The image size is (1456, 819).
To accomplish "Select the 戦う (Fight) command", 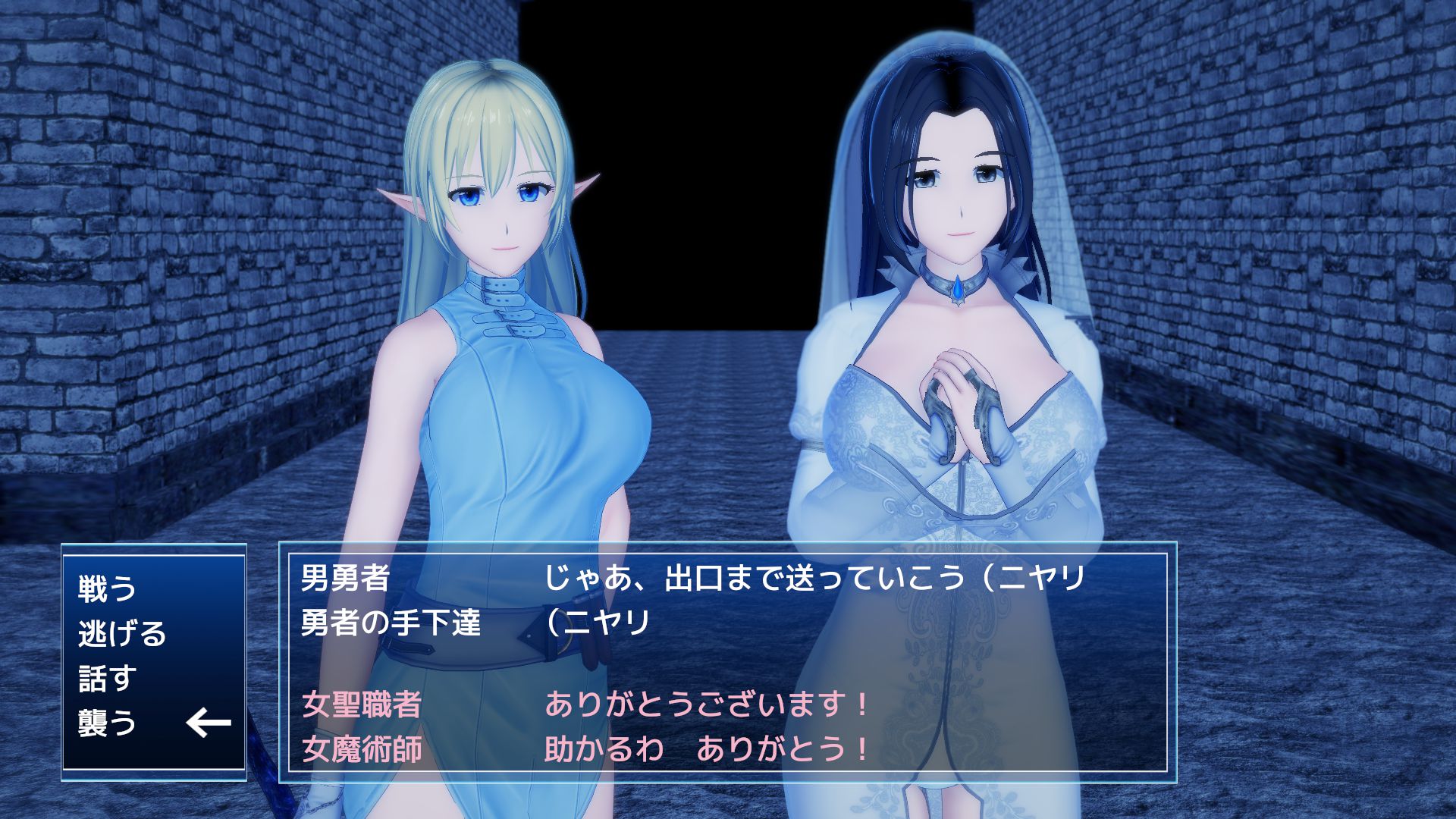I will (x=107, y=588).
